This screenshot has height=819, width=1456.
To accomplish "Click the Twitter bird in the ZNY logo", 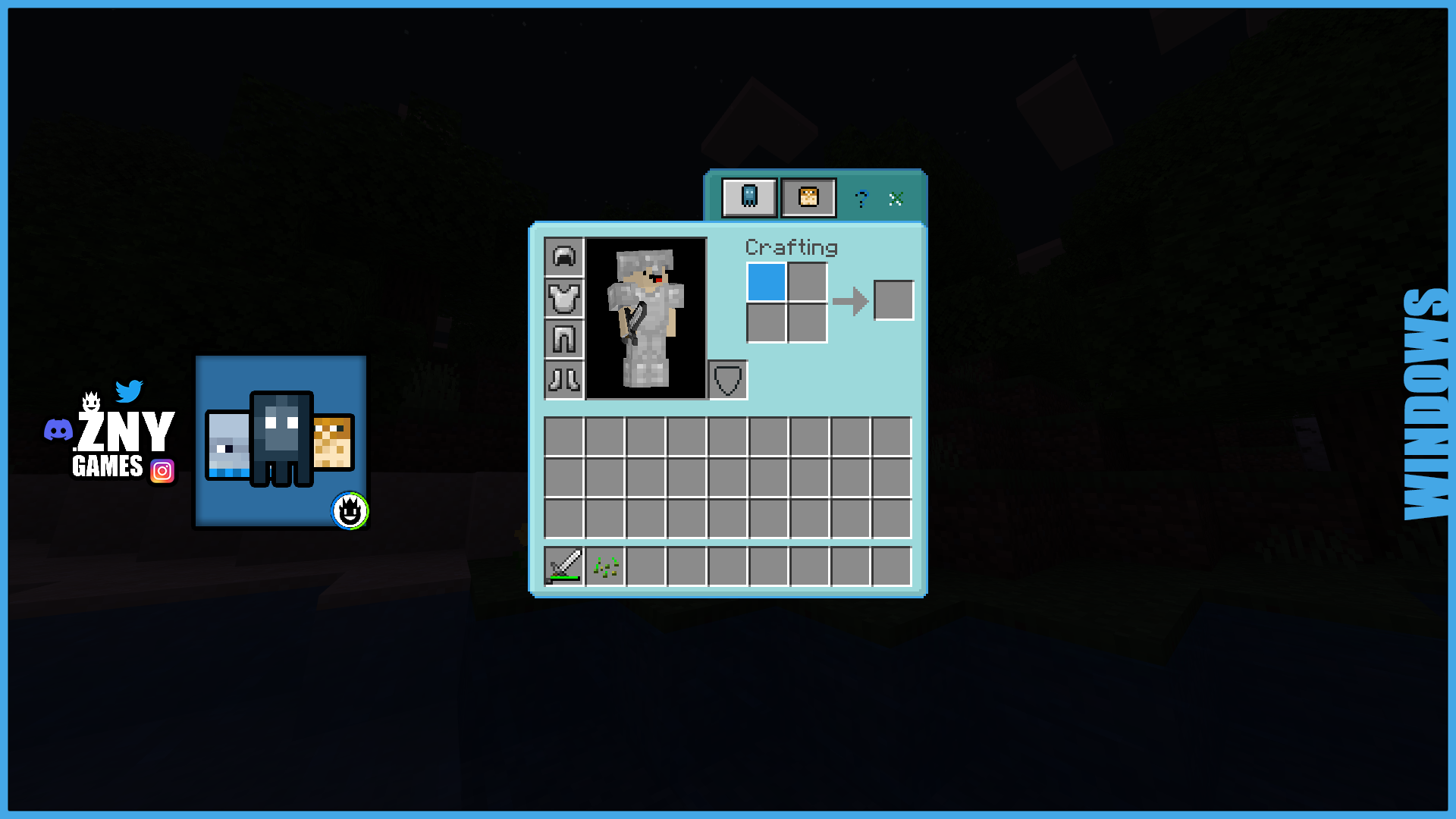I will [x=130, y=391].
